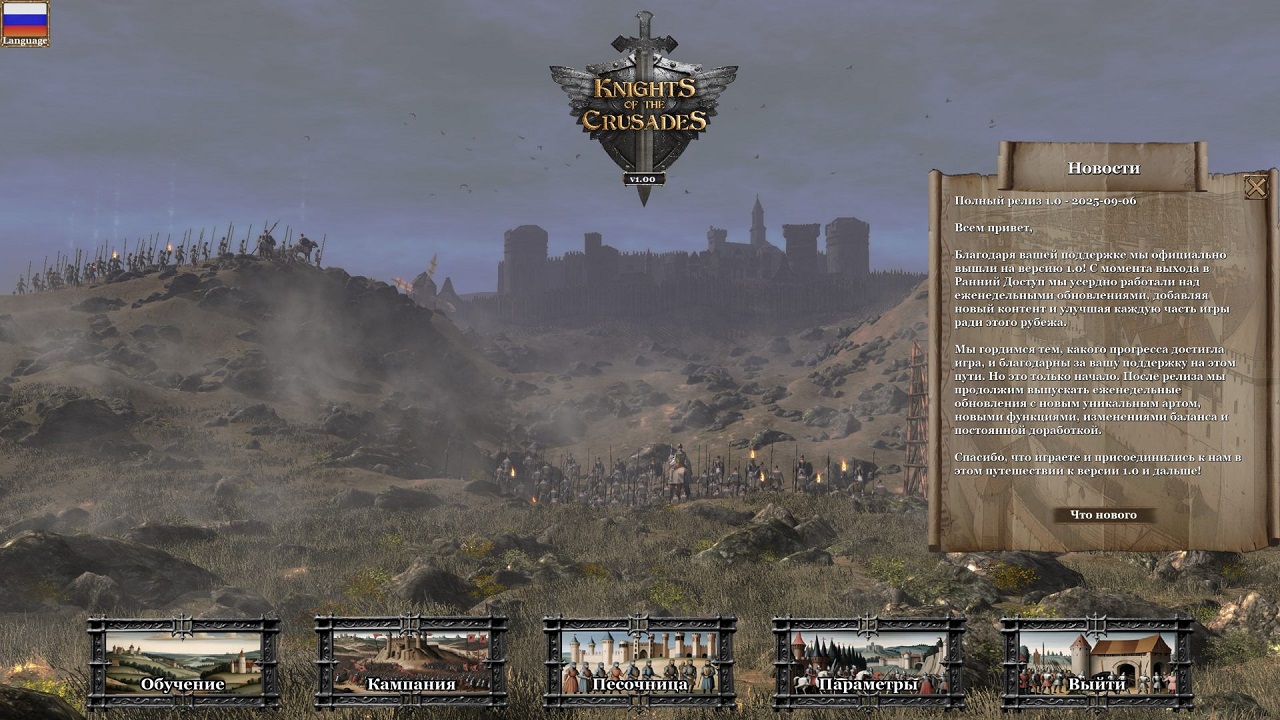Click the Russian flag Language icon
Screen dimensions: 1280x720
(26, 20)
